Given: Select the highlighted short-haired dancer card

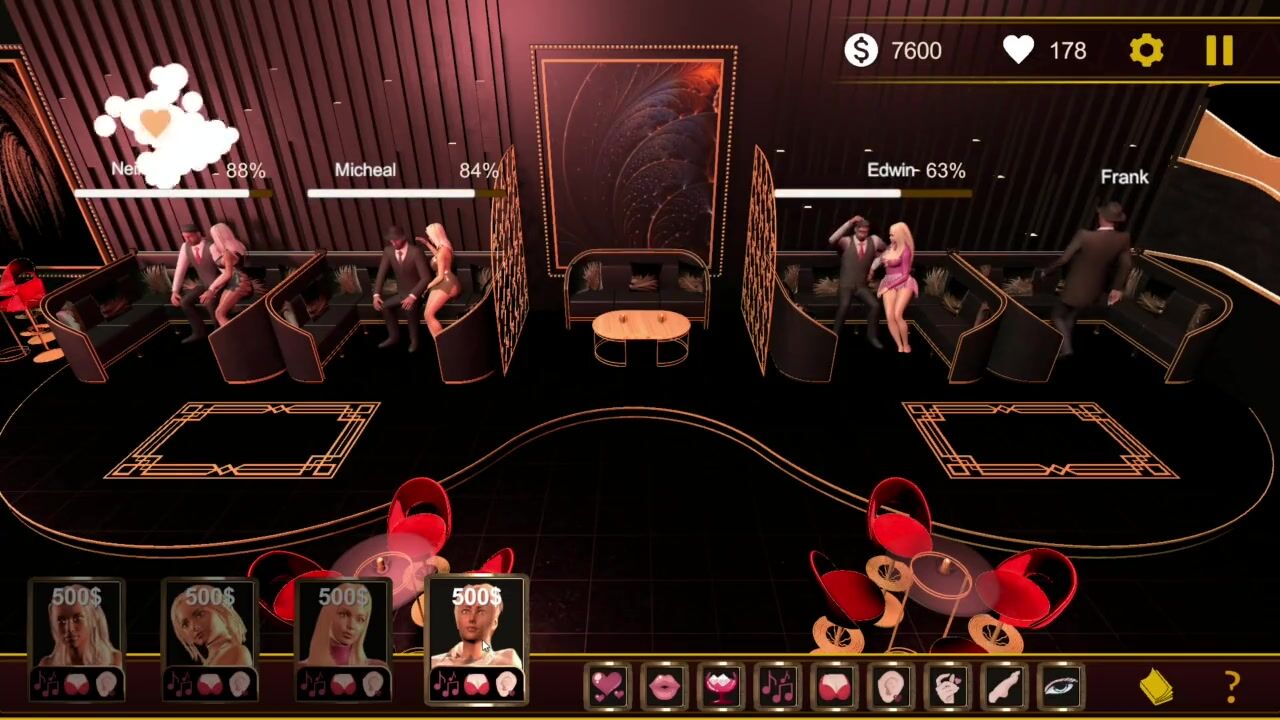Looking at the screenshot, I should (x=476, y=638).
